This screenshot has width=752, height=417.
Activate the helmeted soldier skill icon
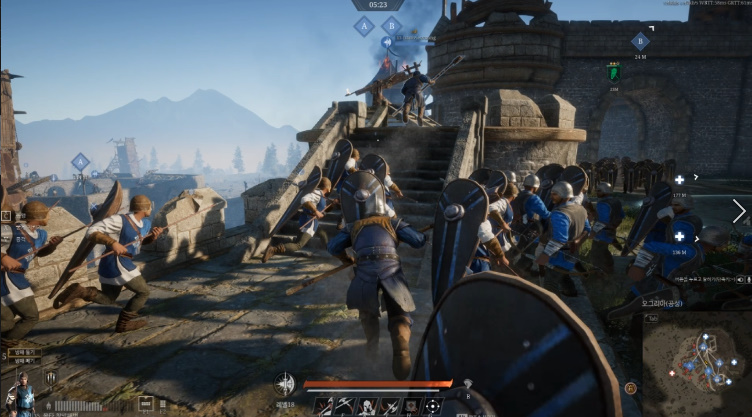(366, 407)
